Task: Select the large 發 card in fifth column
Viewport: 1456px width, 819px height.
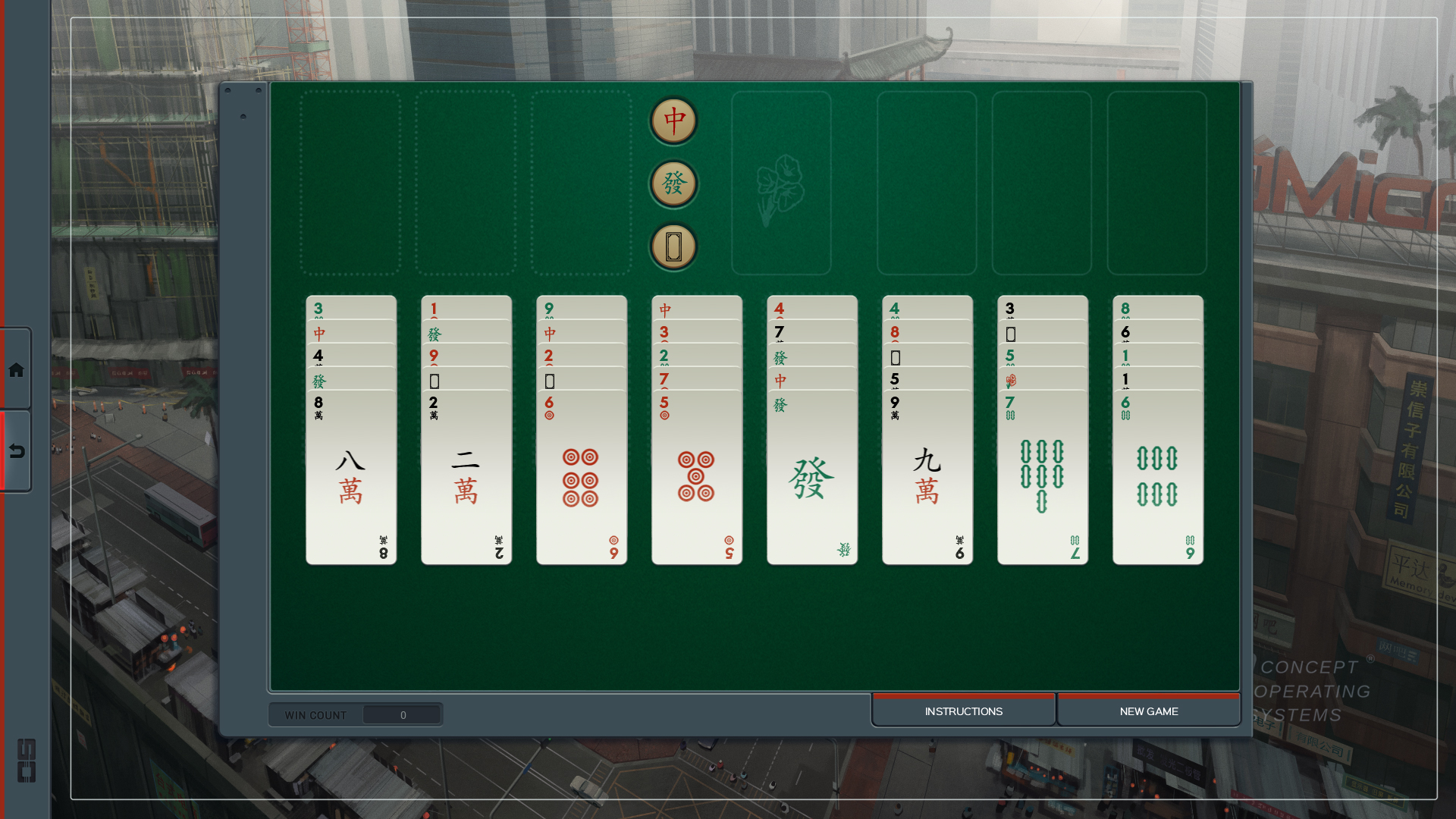Action: (811, 478)
